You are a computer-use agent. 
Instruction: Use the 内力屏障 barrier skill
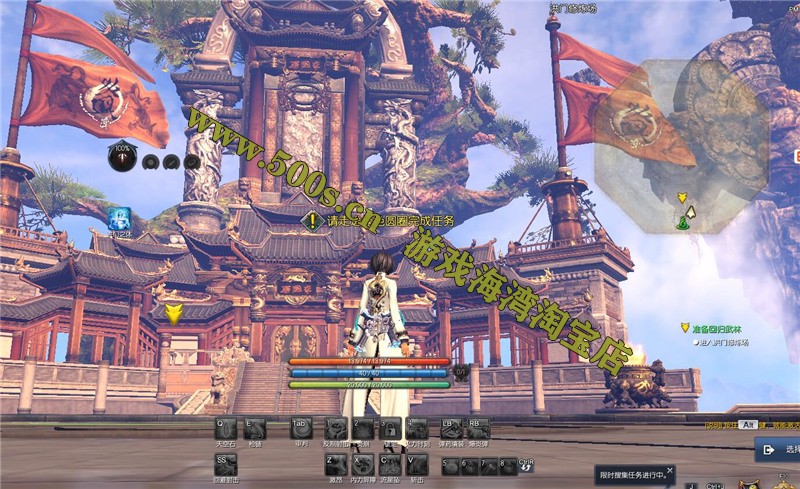point(363,465)
